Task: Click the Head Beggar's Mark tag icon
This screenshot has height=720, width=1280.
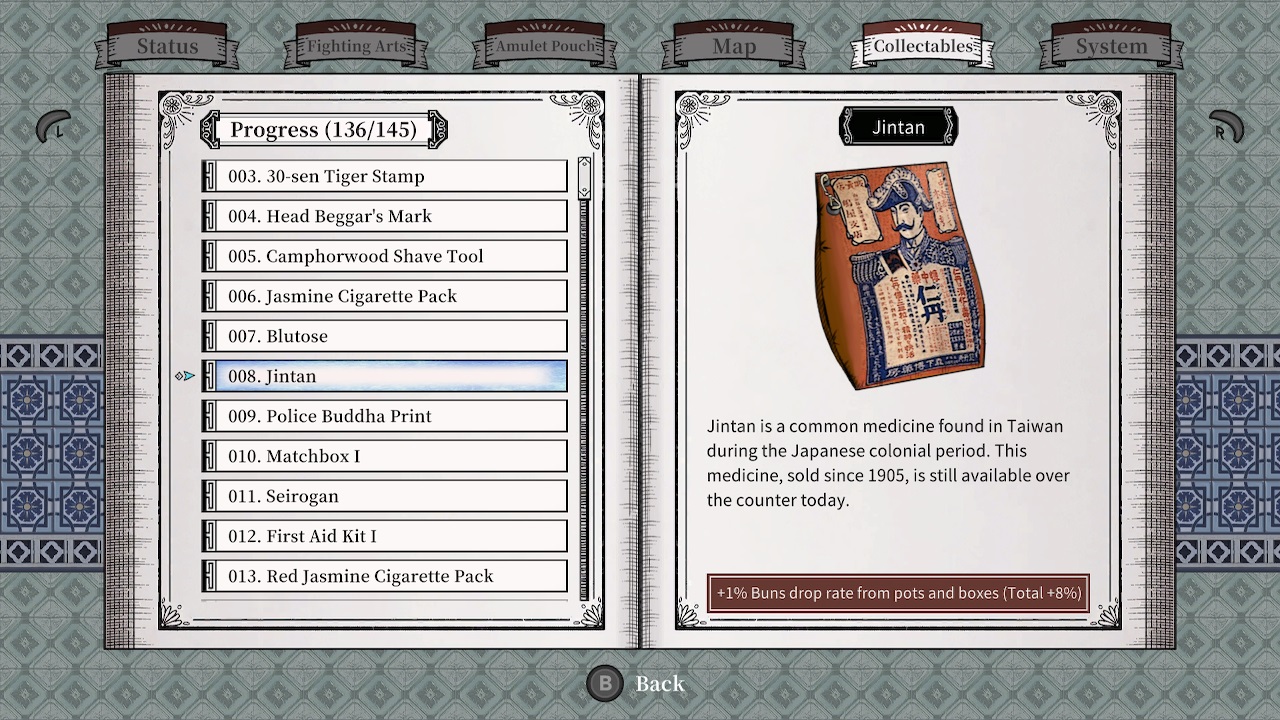Action: pos(209,216)
